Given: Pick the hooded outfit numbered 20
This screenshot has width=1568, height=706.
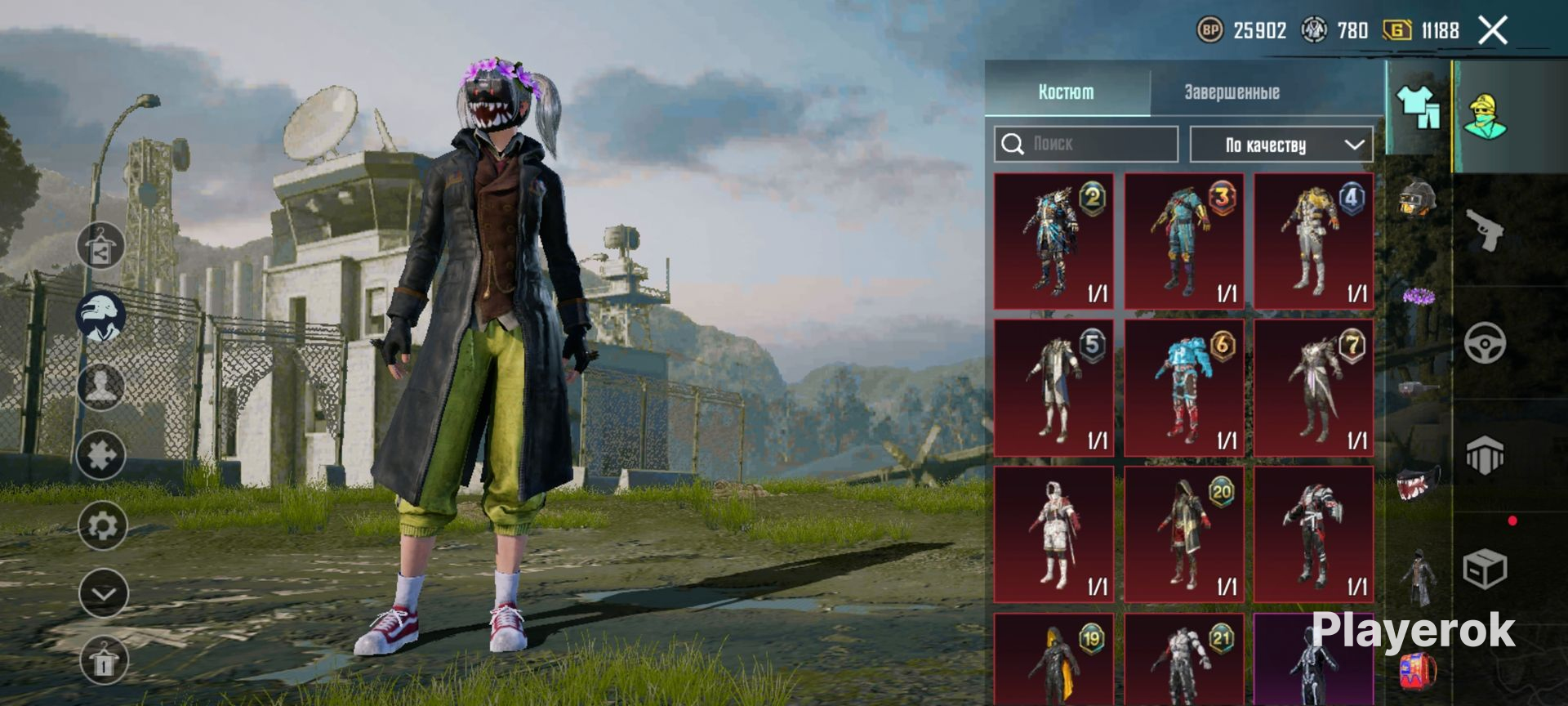Looking at the screenshot, I should pos(1183,535).
